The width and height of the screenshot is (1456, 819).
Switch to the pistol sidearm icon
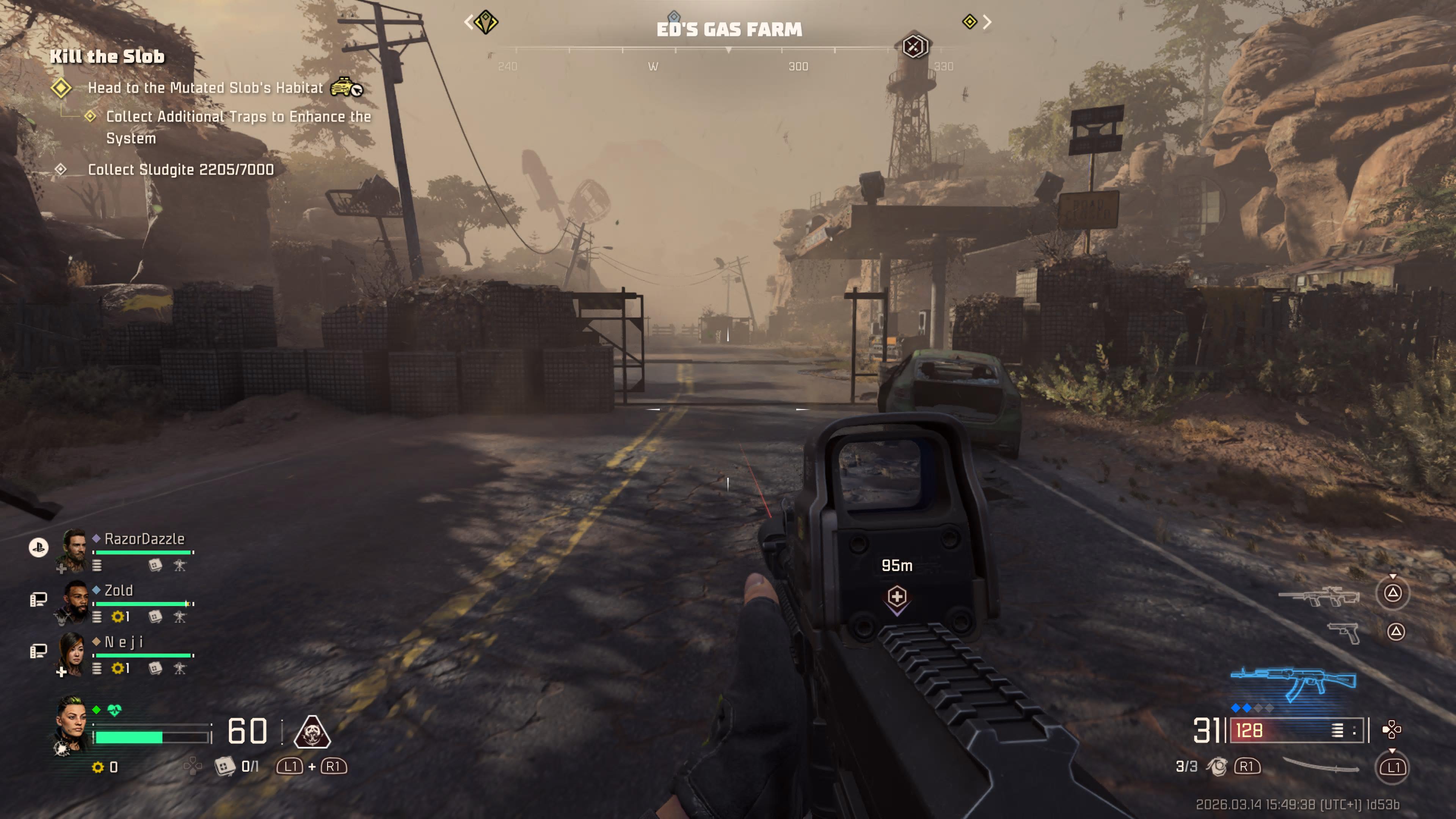1343,632
